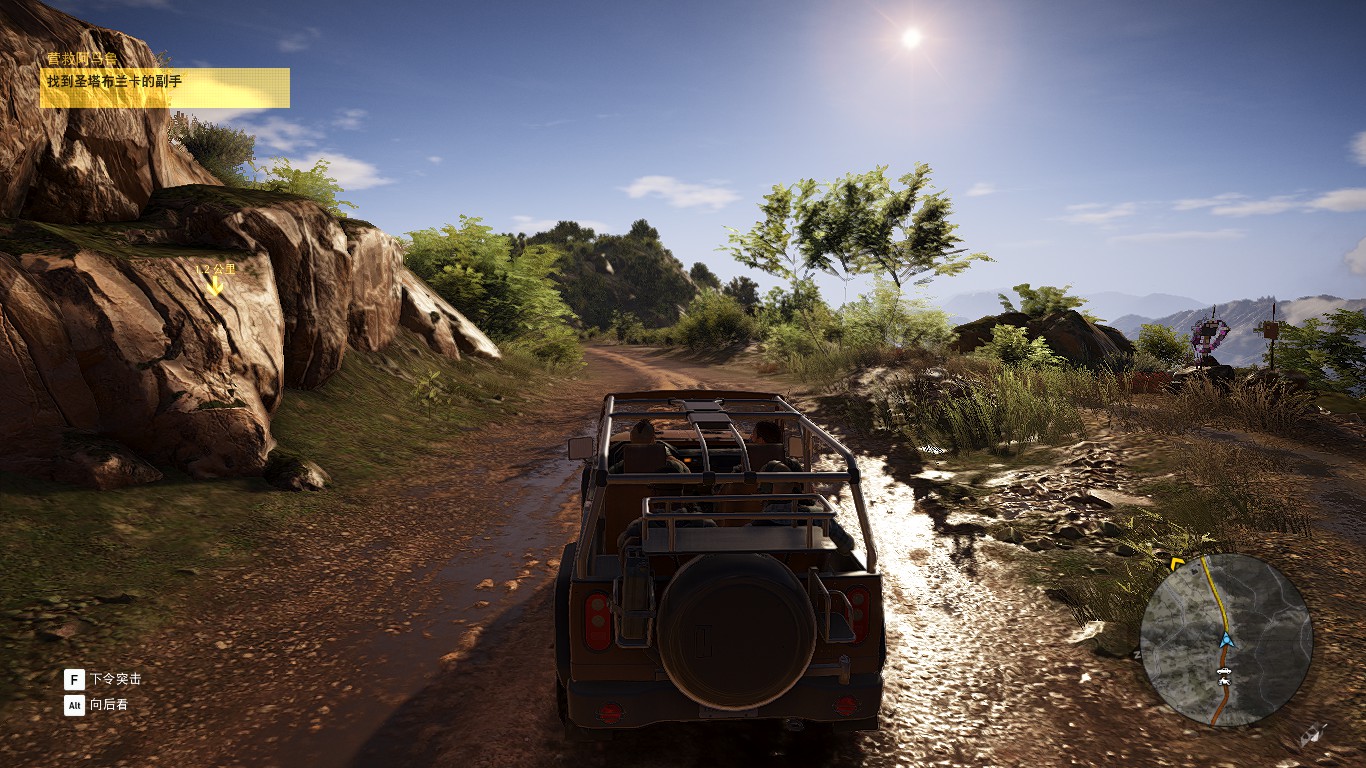This screenshot has width=1366, height=768.
Task: Select the blue player arrow on the minimap
Action: [x=1226, y=640]
